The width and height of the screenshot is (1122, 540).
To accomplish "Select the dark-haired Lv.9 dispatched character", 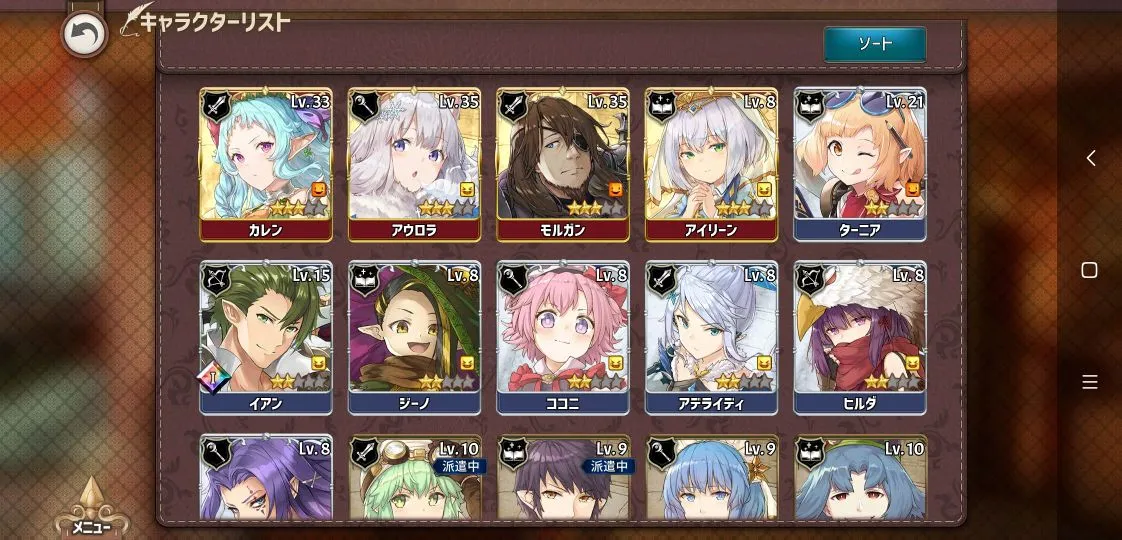I will tap(562, 480).
